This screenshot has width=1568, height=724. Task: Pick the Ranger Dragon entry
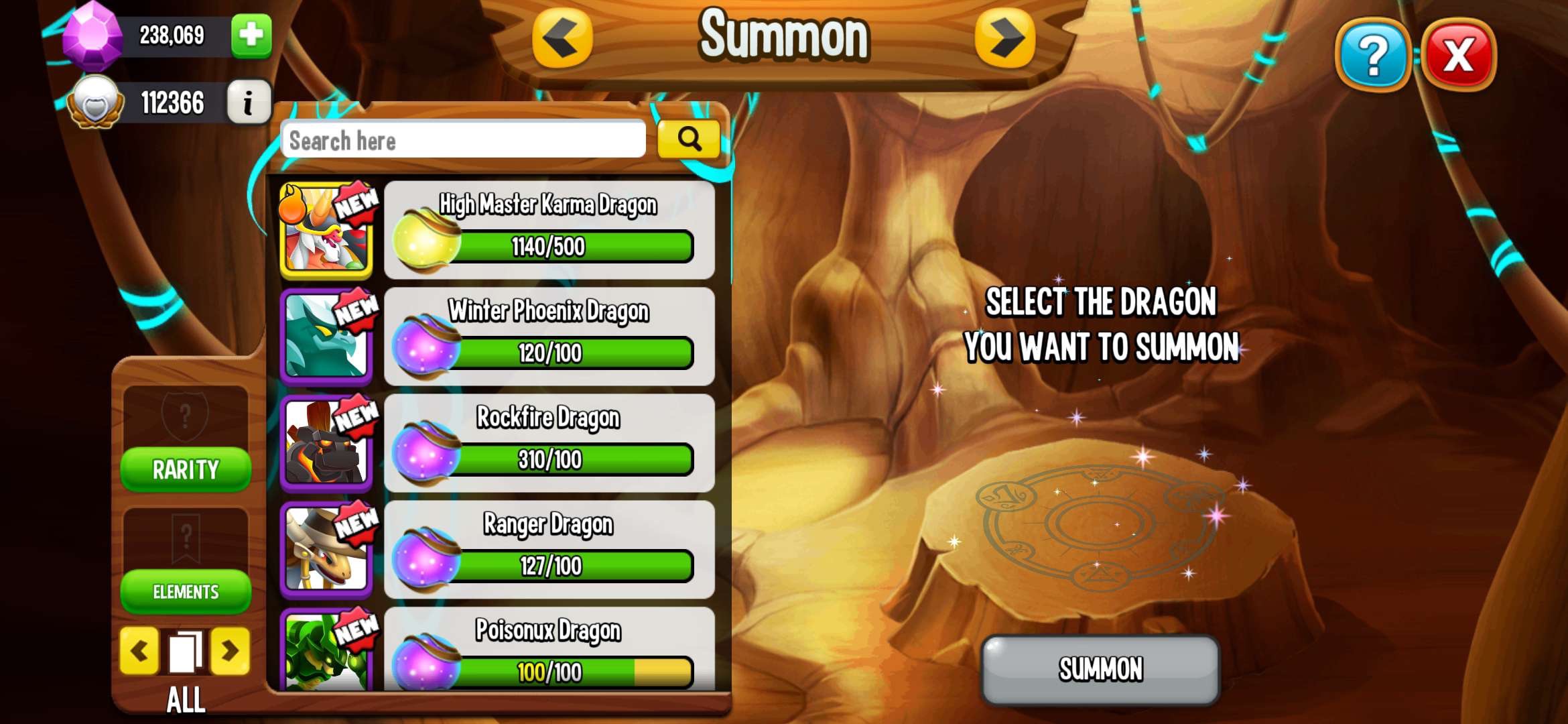548,550
